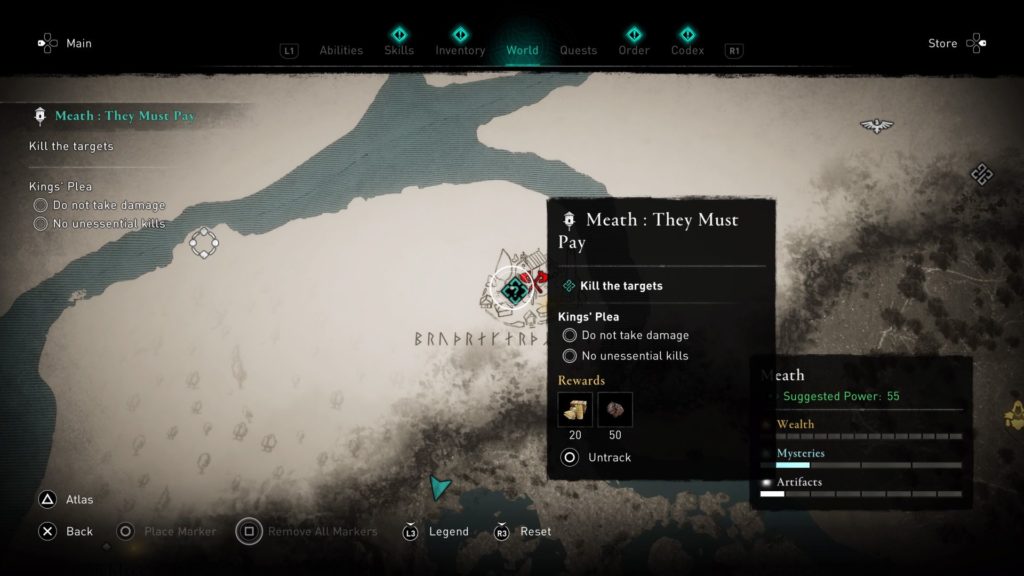The image size is (1024, 576).
Task: Select the reward icon showing 50
Action: (615, 409)
